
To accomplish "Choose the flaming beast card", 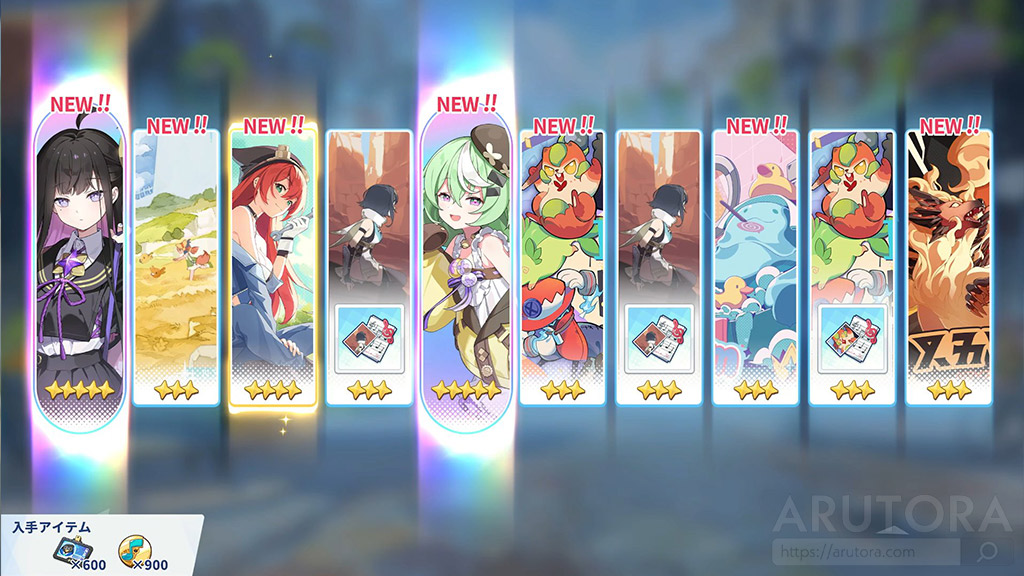I will tap(948, 265).
